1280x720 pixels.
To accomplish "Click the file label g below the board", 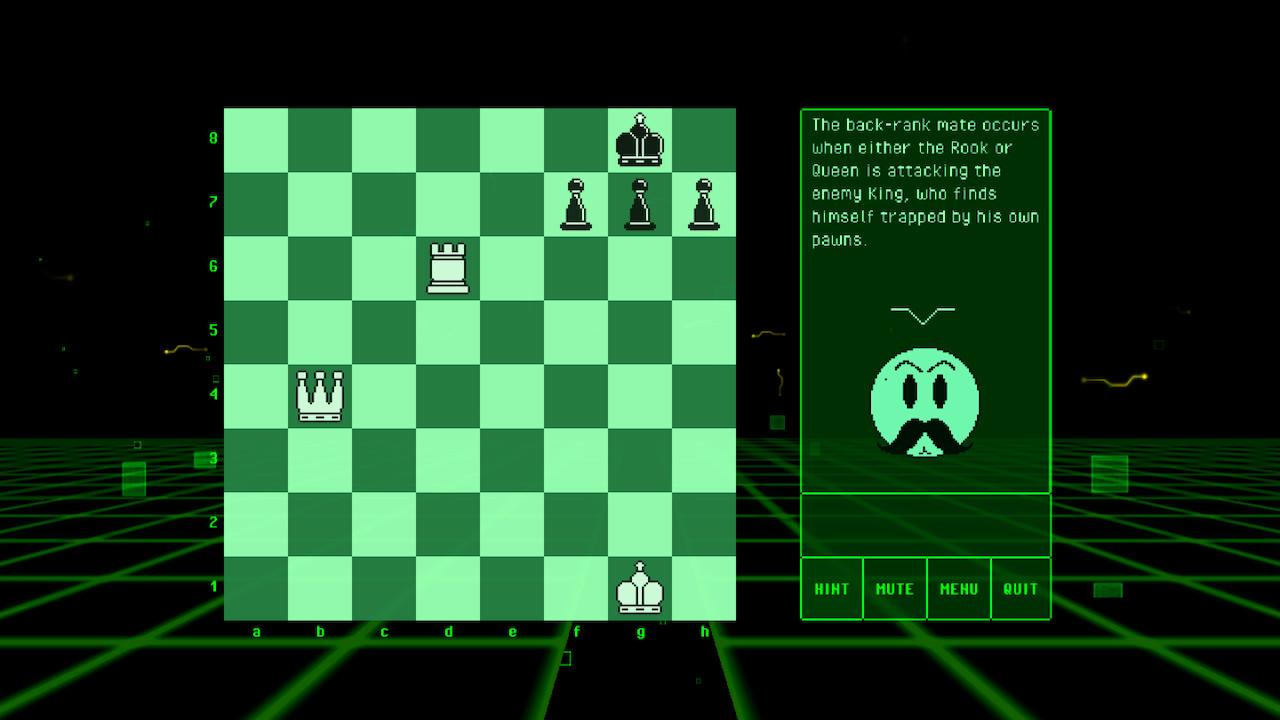I will coord(641,632).
